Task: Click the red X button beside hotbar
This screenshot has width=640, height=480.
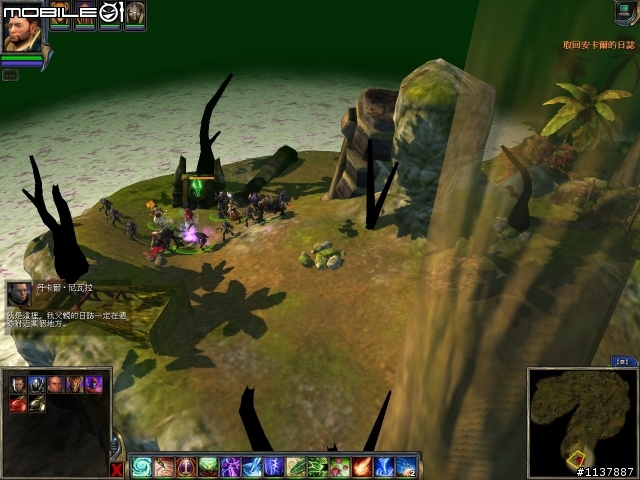Action: [x=118, y=469]
